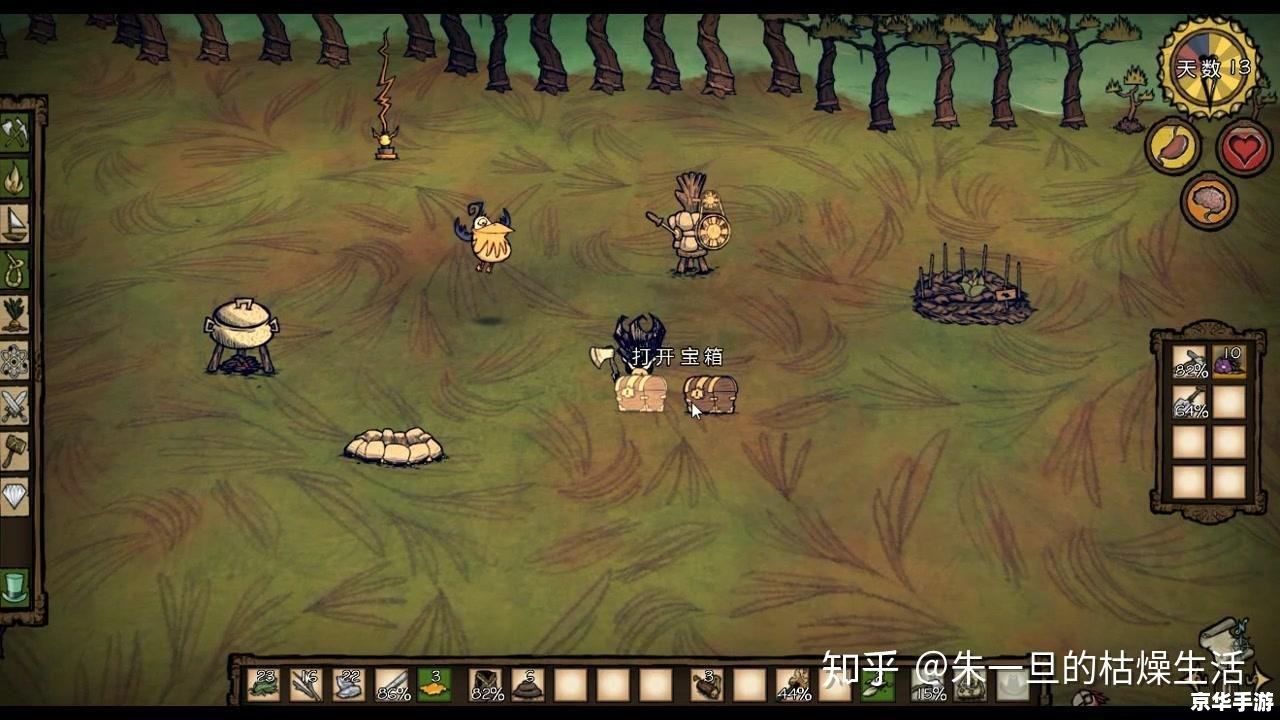This screenshot has height=720, width=1280.
Task: Select the backpack stack of 10 purple items
Action: tap(1228, 361)
